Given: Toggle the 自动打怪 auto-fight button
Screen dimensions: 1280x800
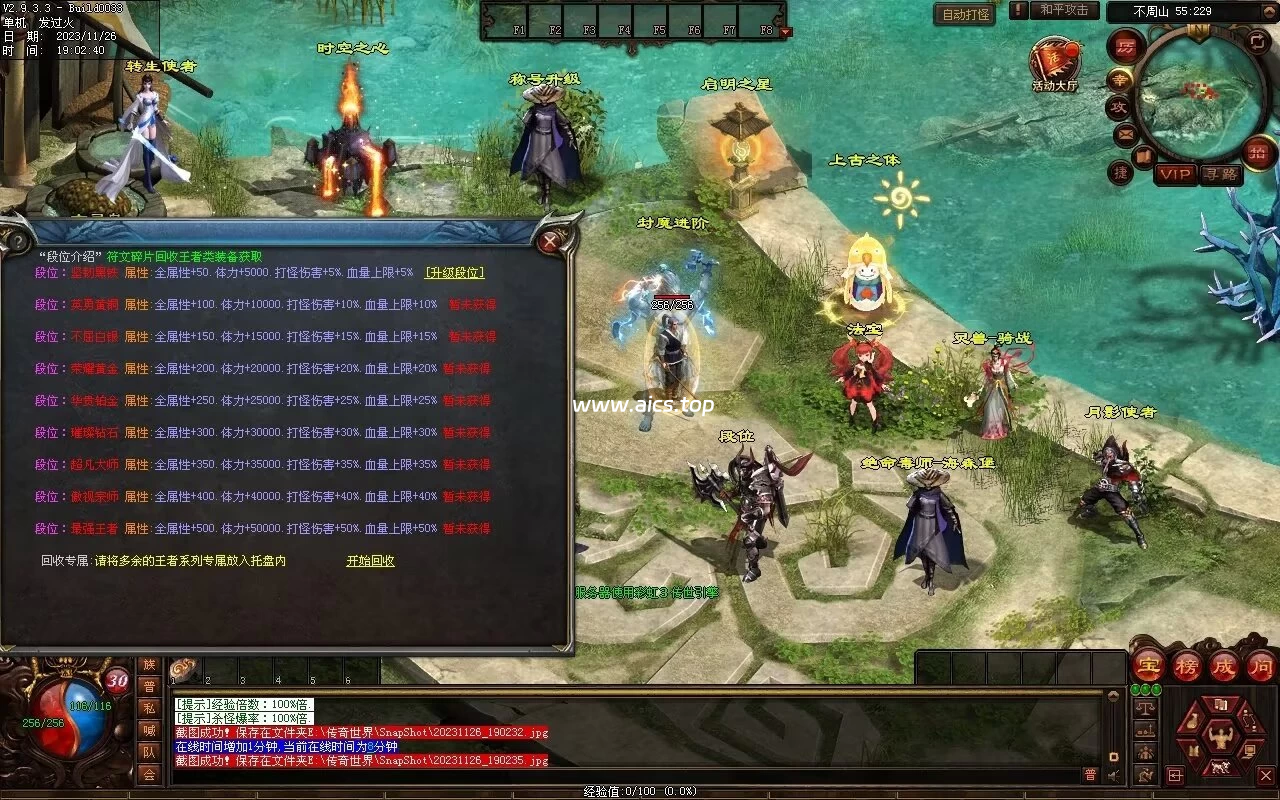Looking at the screenshot, I should pos(964,14).
